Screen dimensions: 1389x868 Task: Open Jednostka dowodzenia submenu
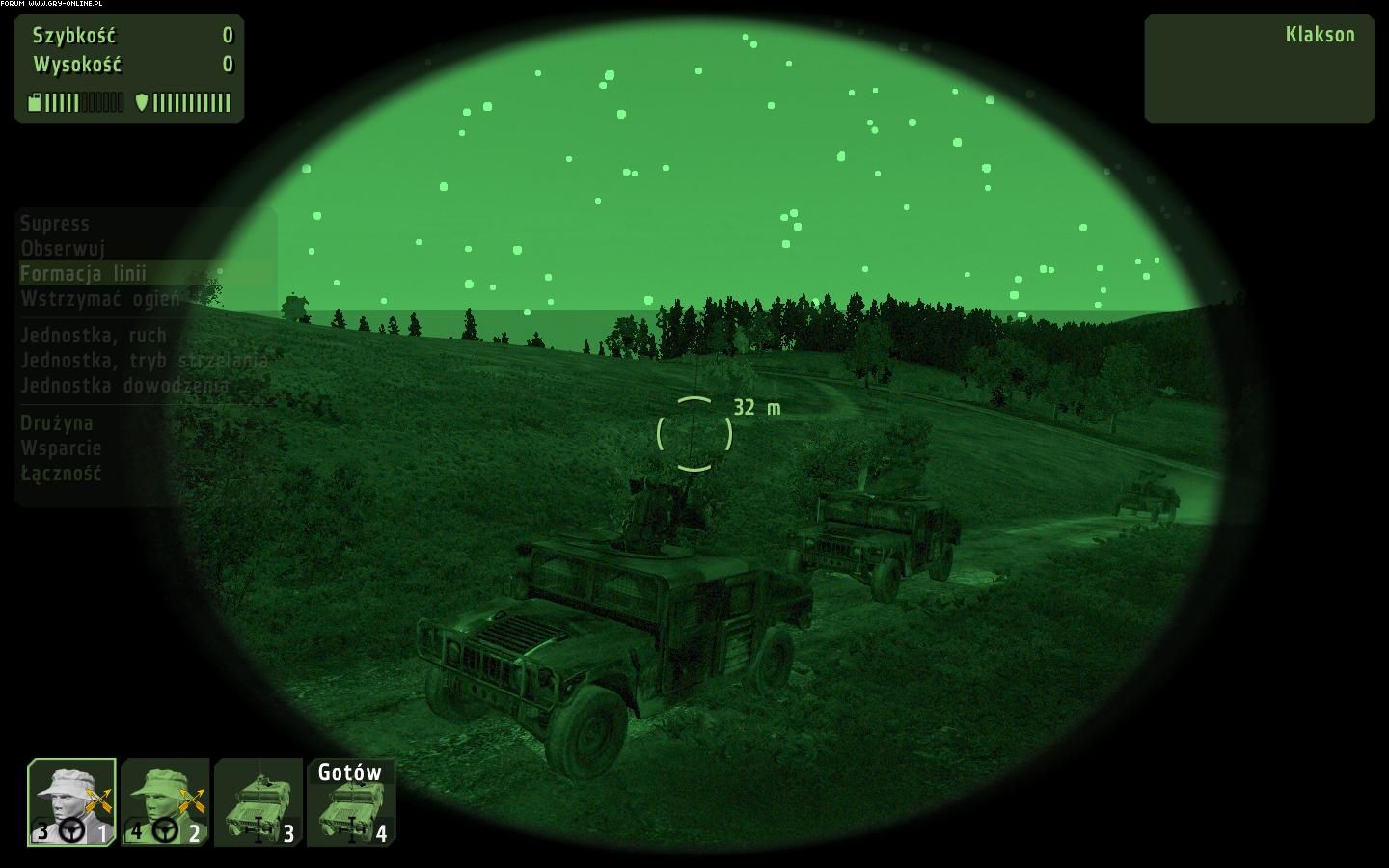(124, 386)
